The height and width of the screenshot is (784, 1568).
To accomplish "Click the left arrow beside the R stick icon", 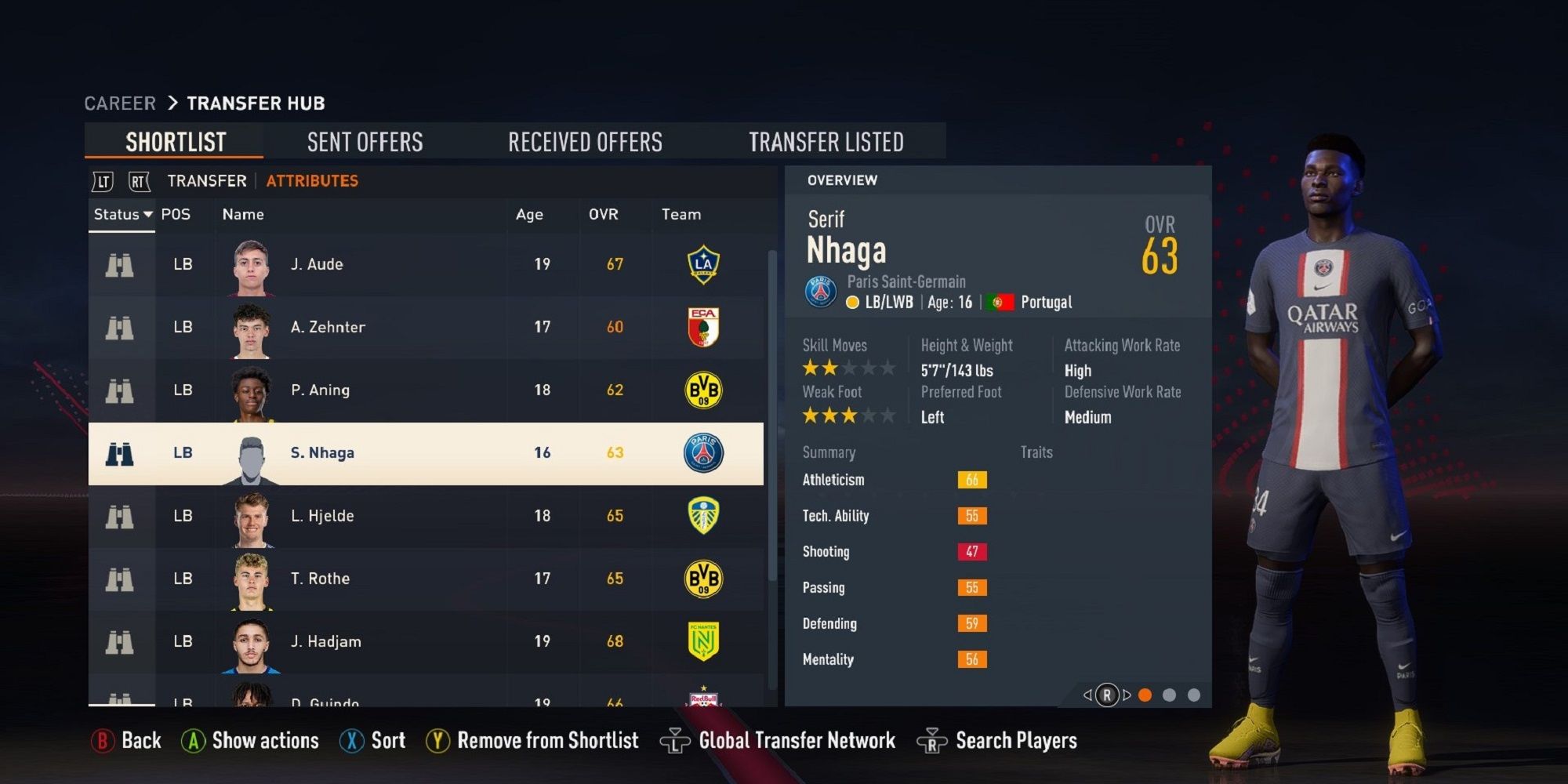I will tap(1087, 694).
